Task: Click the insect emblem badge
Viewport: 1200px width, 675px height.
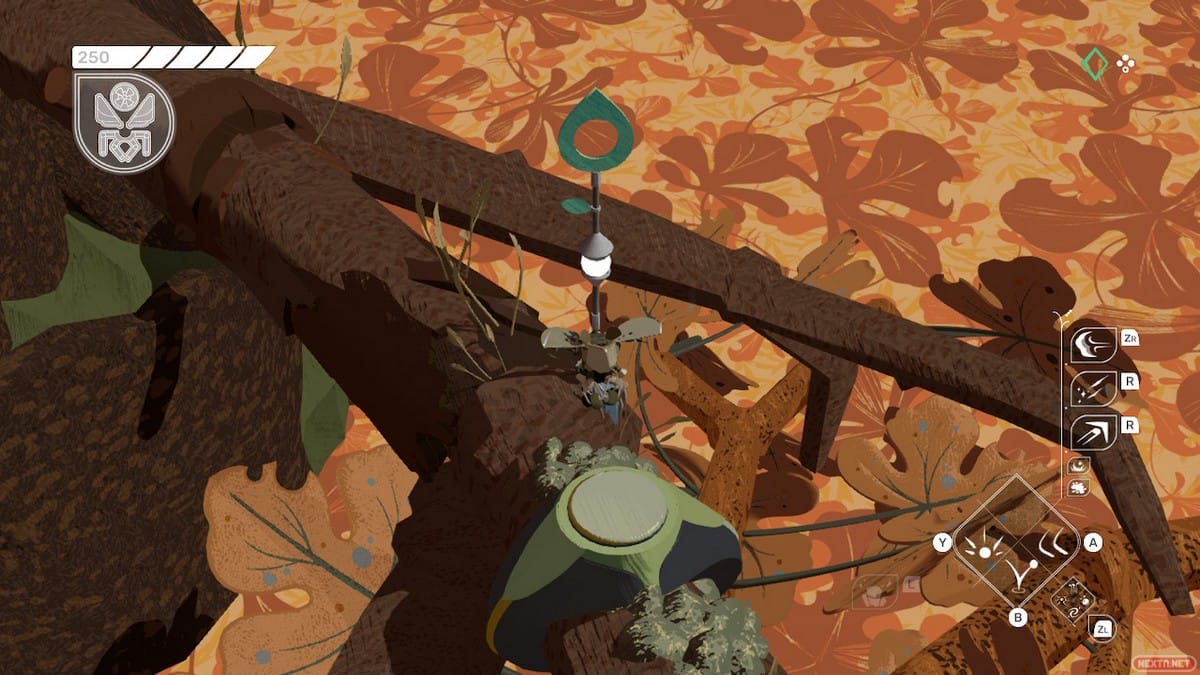Action: [x=124, y=122]
